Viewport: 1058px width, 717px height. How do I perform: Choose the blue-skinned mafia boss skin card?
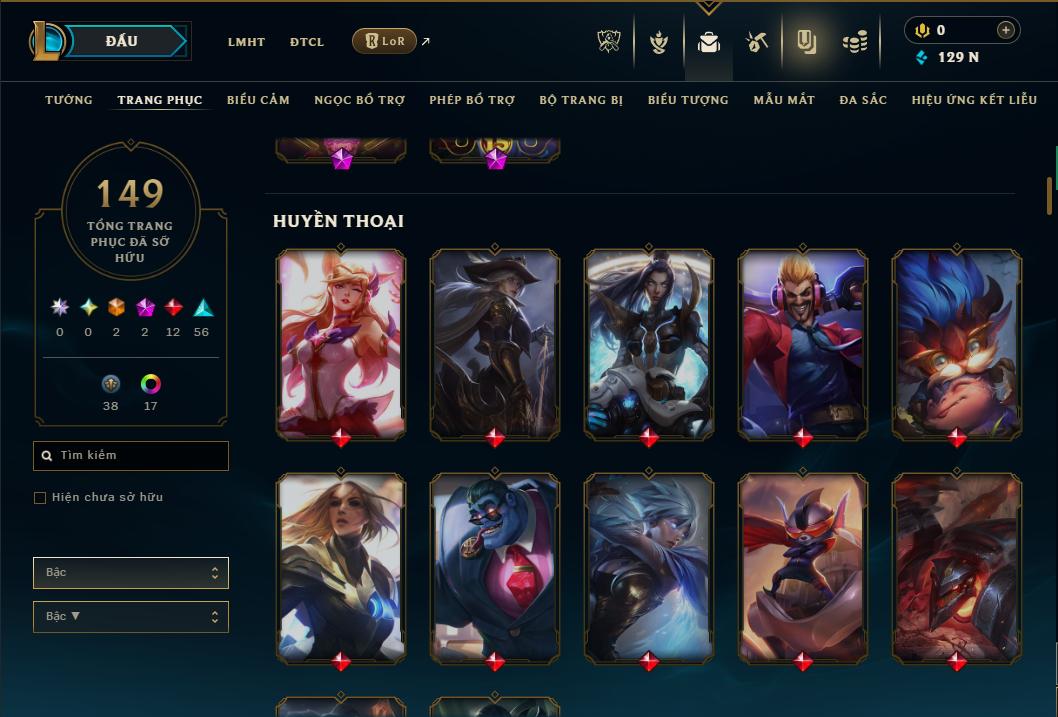tap(495, 567)
